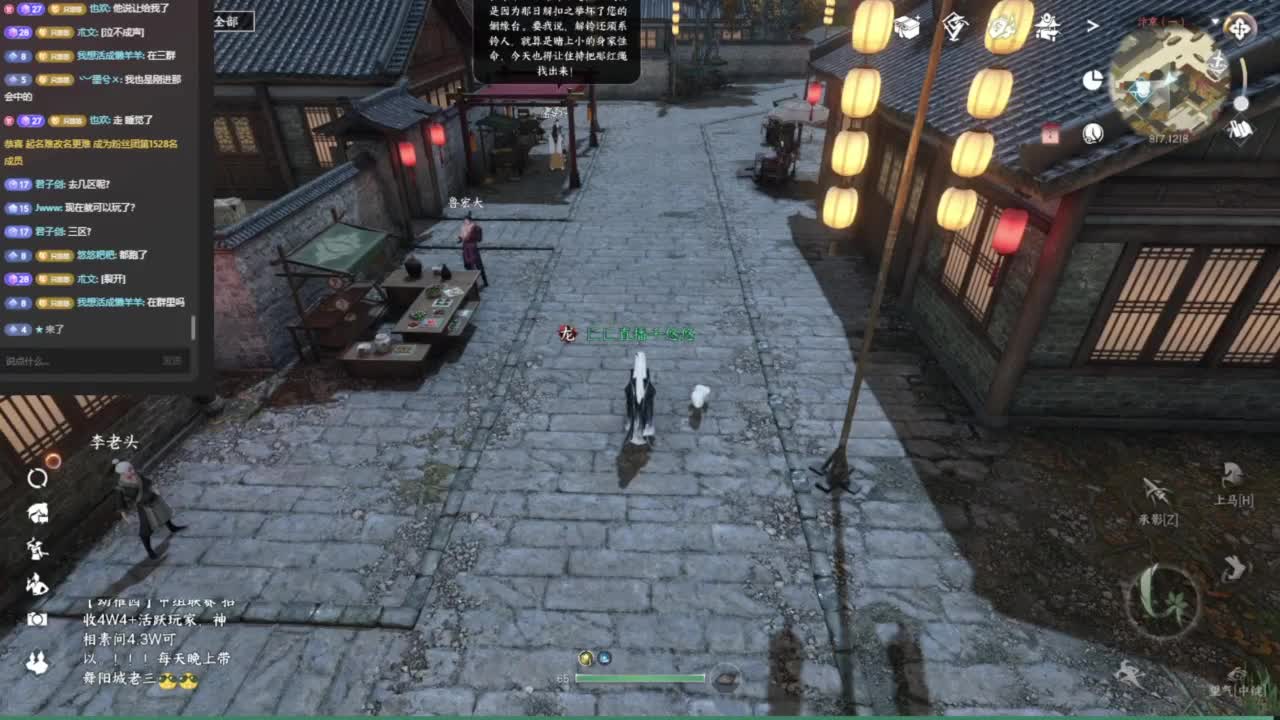Select the camera screenshot icon on left sidebar

38,620
